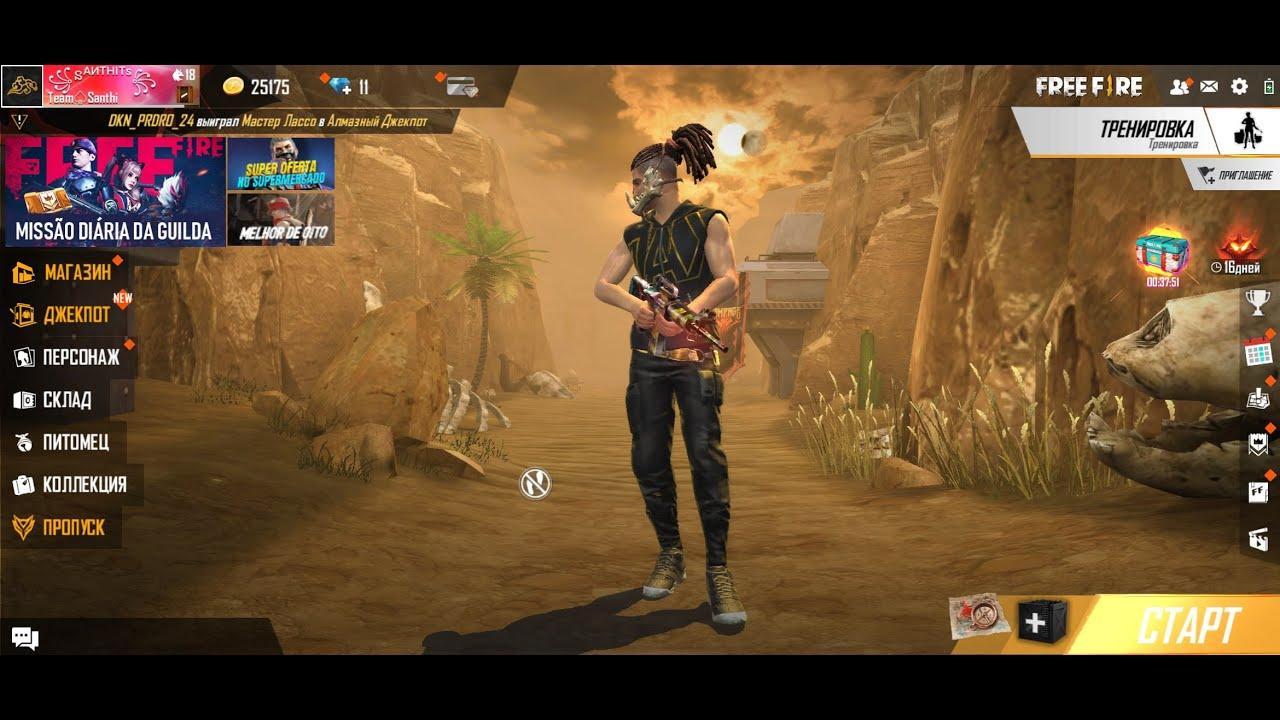Viewport: 1280px width, 720px height.
Task: Open the chat bubble in bottom left
Action: pyautogui.click(x=25, y=638)
